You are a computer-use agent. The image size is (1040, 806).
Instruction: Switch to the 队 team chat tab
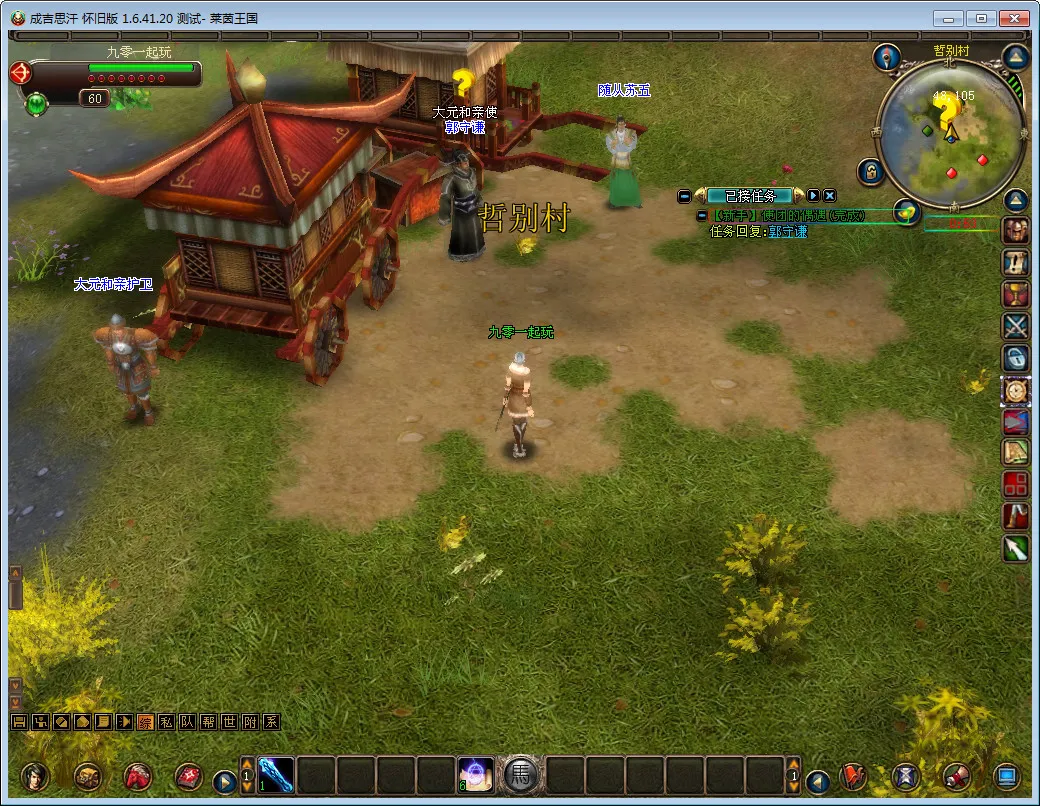[x=187, y=722]
